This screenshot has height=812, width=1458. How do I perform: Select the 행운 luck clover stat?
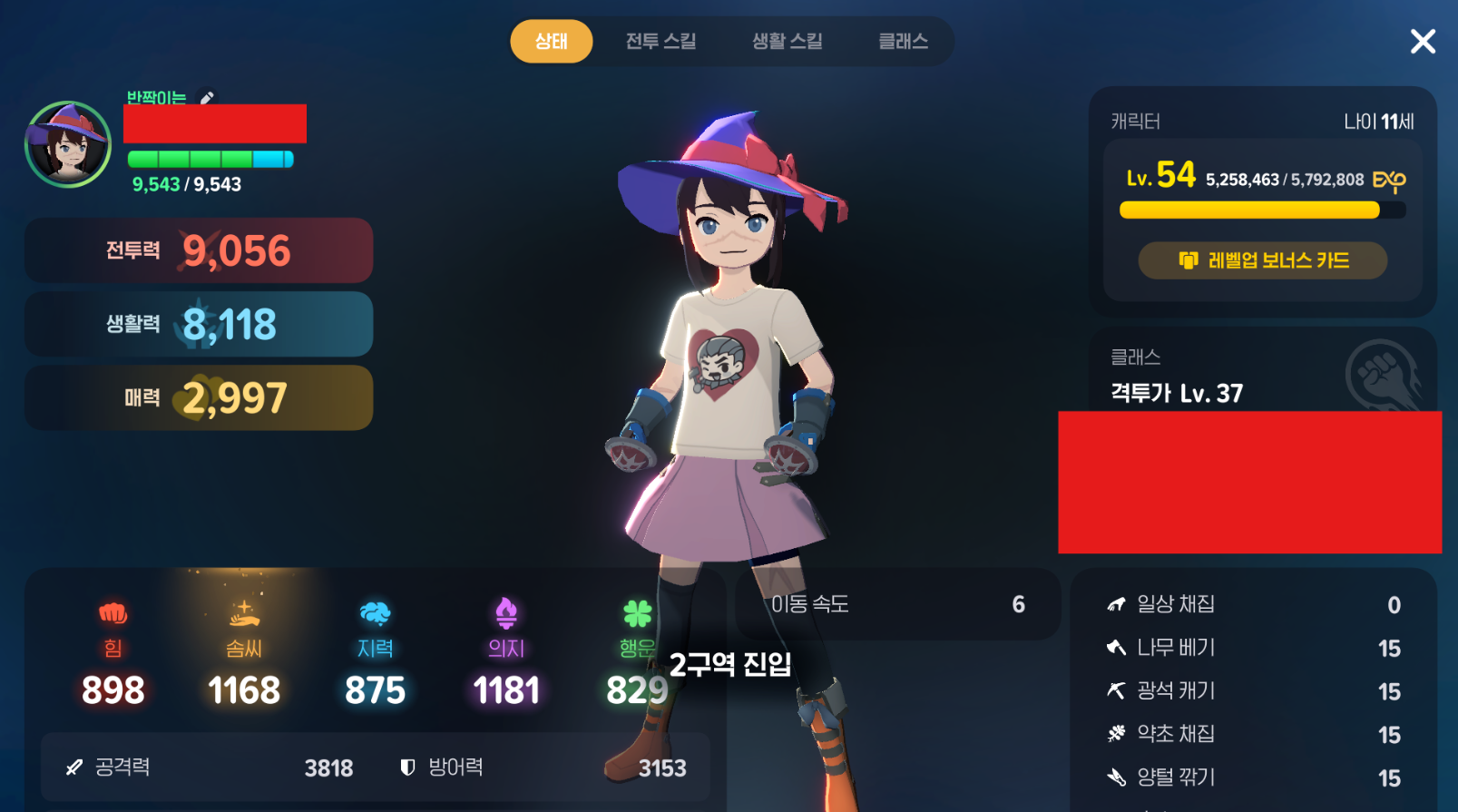(637, 653)
